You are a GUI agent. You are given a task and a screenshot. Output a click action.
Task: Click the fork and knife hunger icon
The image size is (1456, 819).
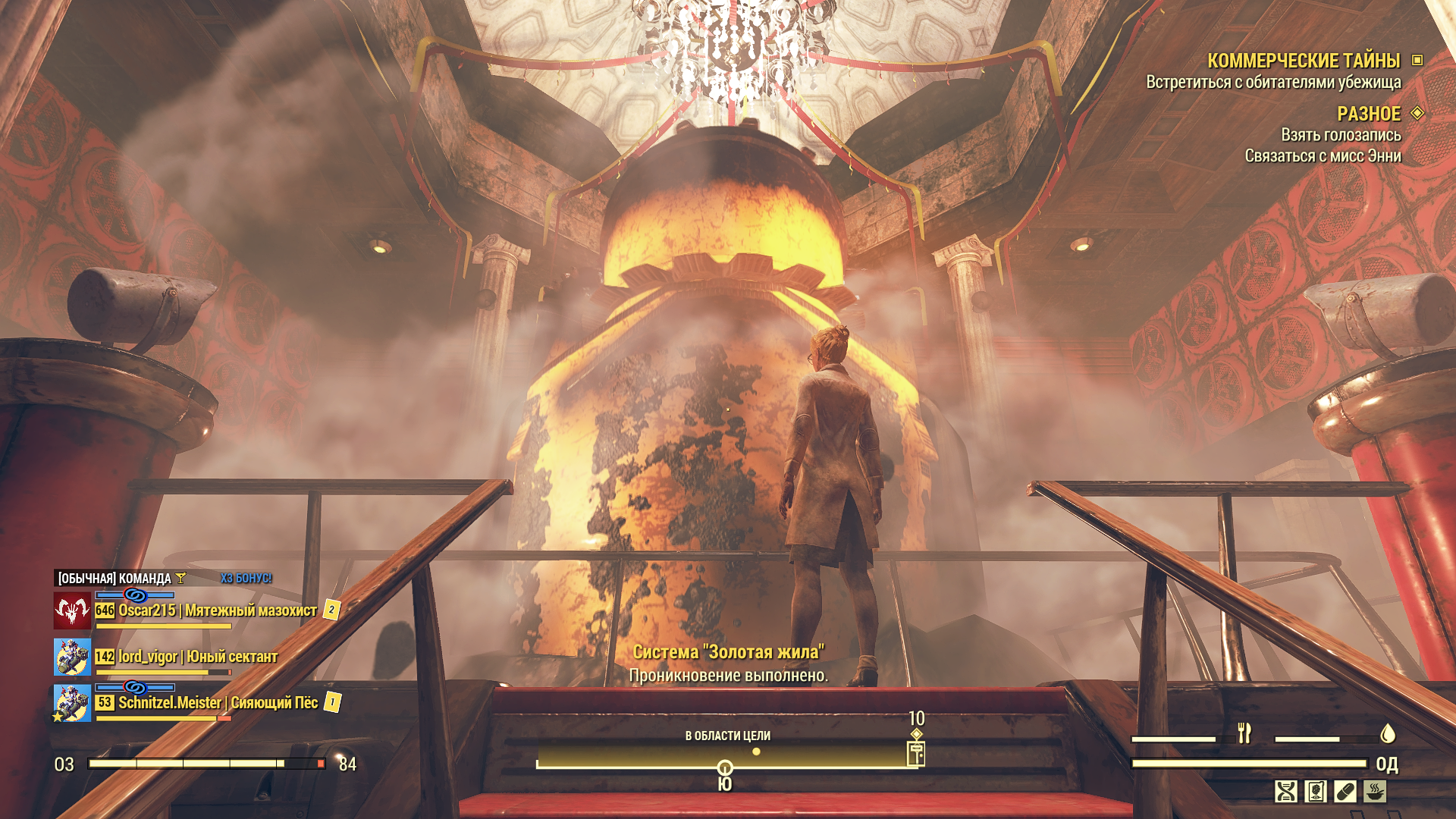[x=1244, y=733]
